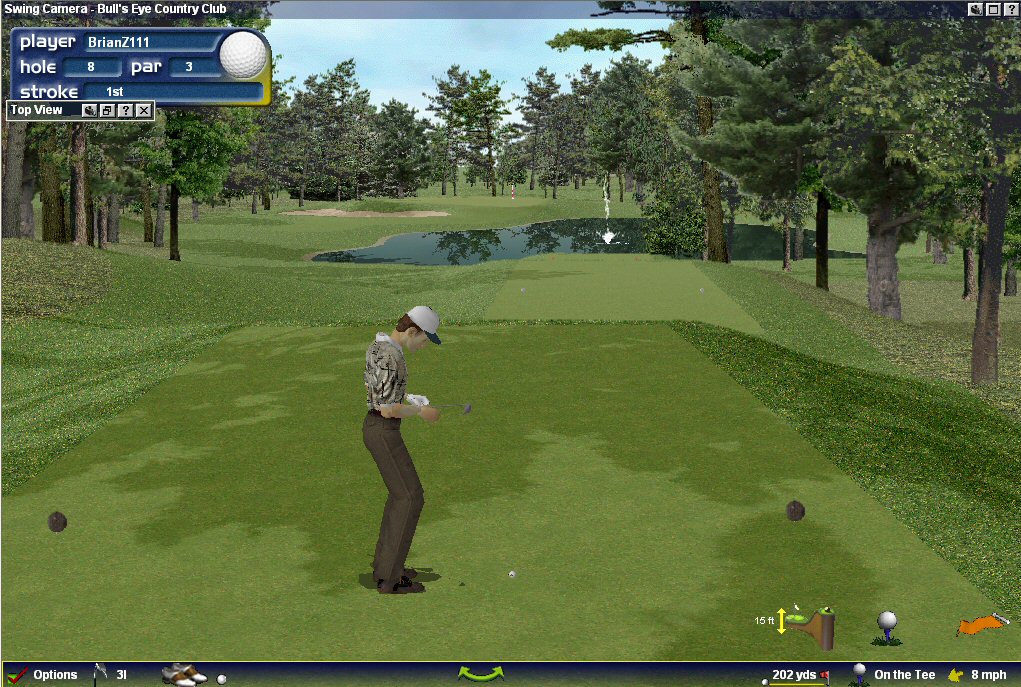Maximize the Swing Camera window
Viewport: 1021px width, 687px height.
pos(993,9)
